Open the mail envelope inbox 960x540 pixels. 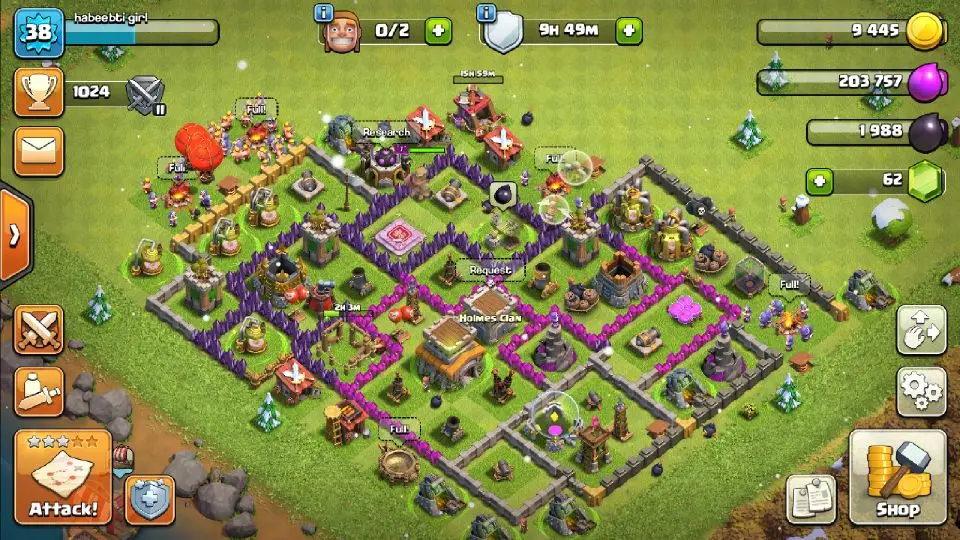click(x=39, y=151)
